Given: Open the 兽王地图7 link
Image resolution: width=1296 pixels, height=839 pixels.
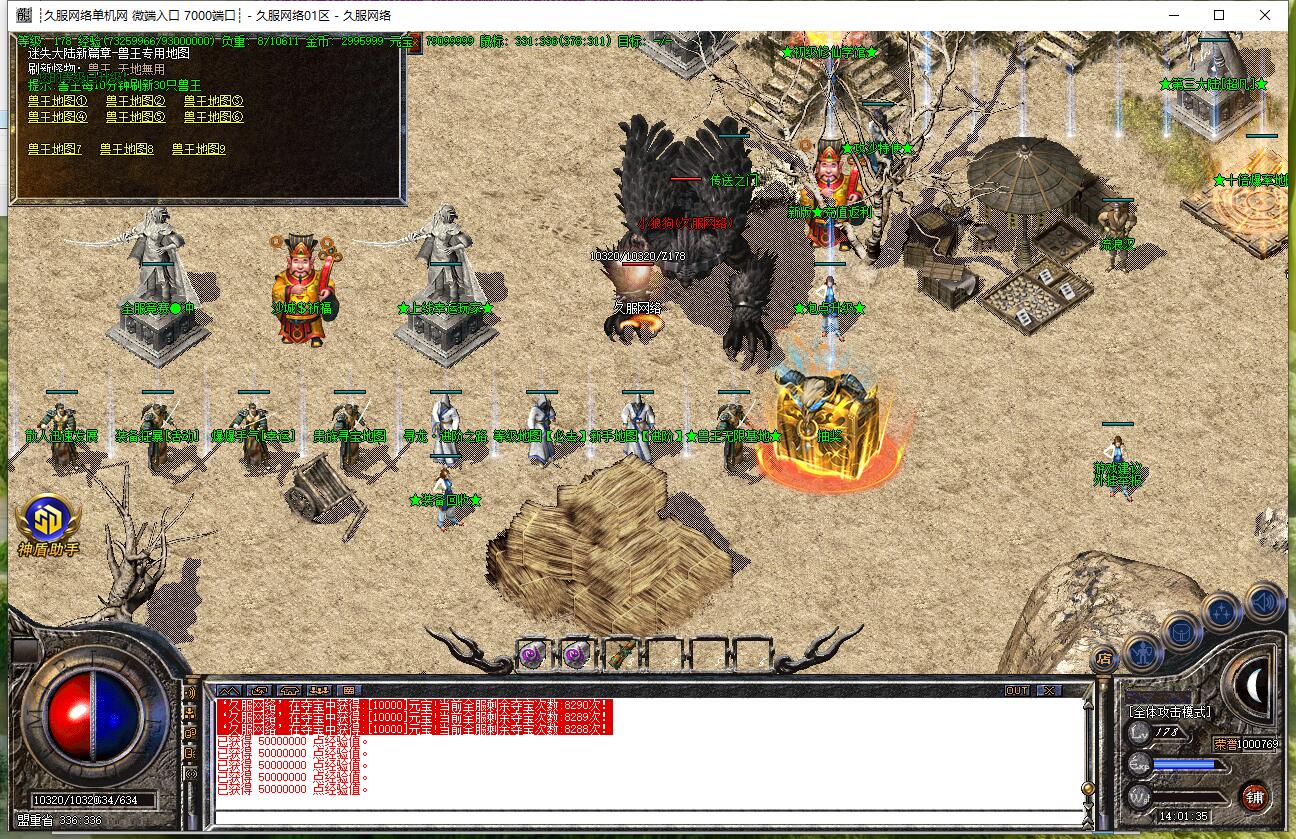Looking at the screenshot, I should pyautogui.click(x=55, y=149).
